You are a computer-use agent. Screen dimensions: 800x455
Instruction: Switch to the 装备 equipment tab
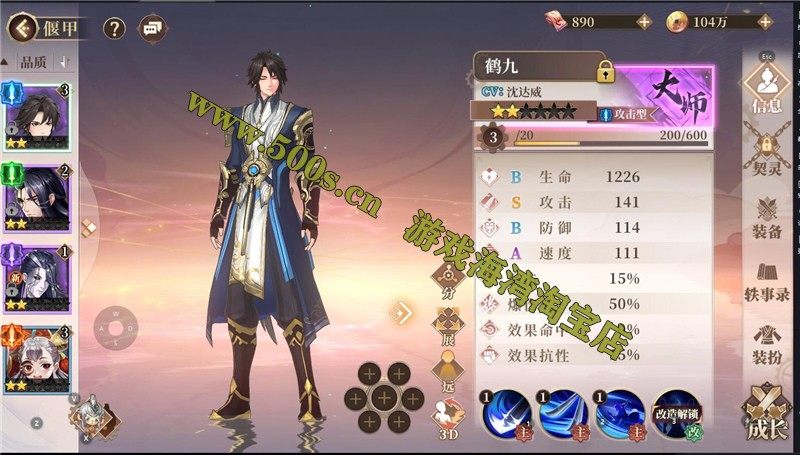(768, 218)
